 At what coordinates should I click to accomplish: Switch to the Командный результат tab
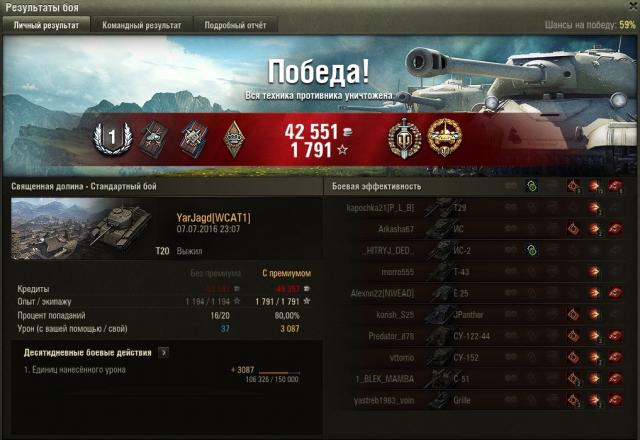[x=141, y=25]
